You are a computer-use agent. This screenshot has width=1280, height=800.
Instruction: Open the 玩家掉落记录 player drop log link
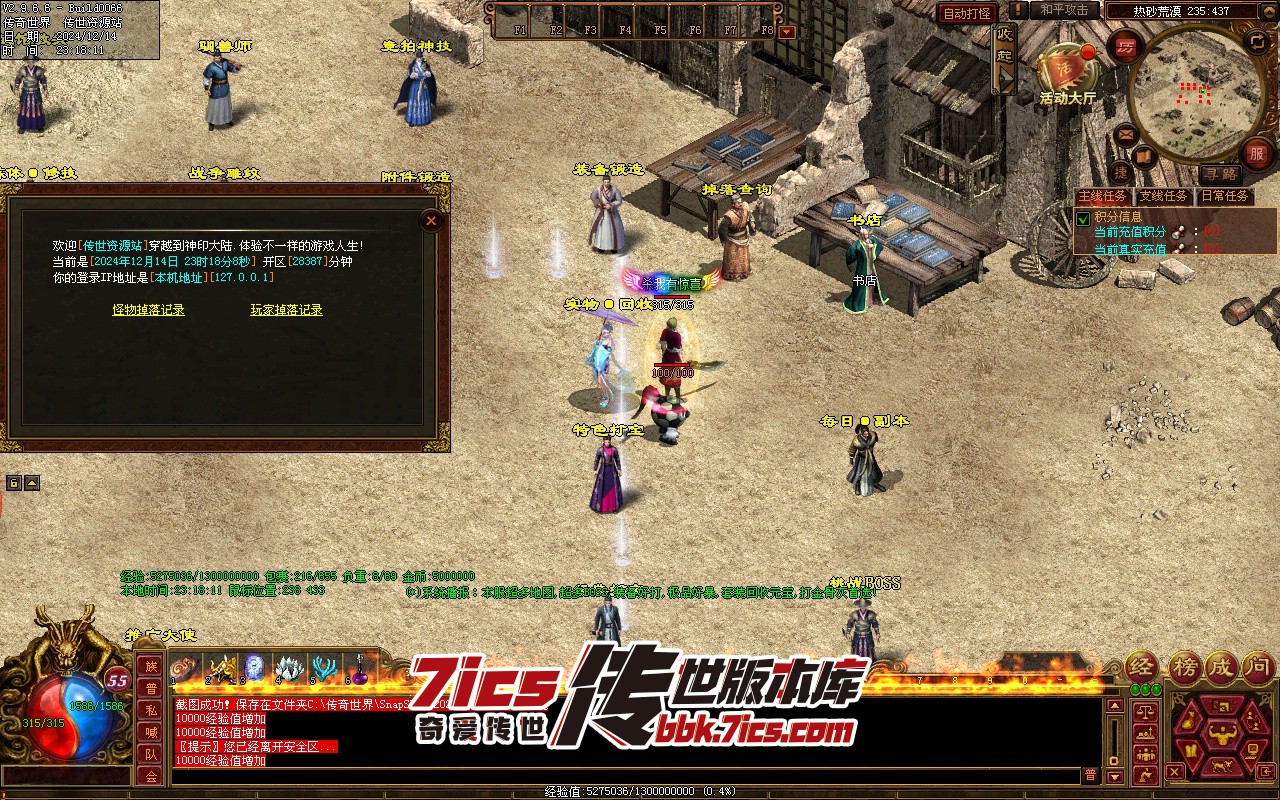click(286, 310)
